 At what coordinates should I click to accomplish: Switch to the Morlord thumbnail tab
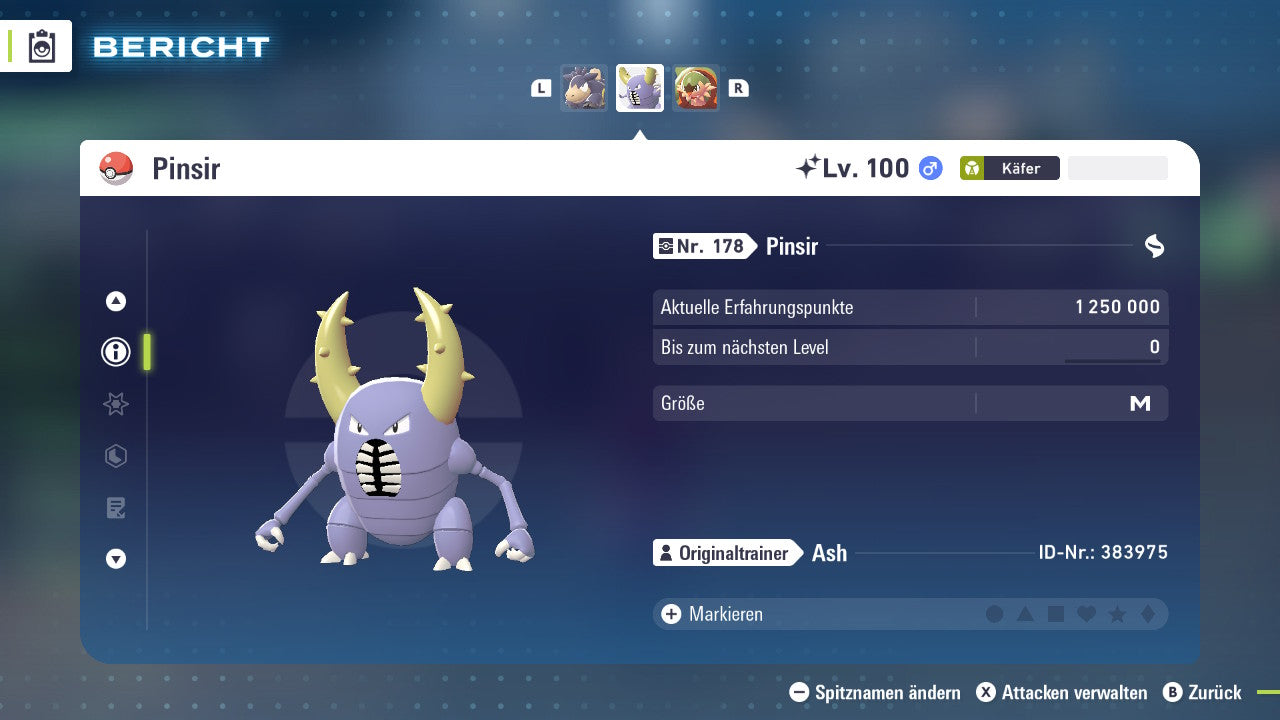[585, 88]
